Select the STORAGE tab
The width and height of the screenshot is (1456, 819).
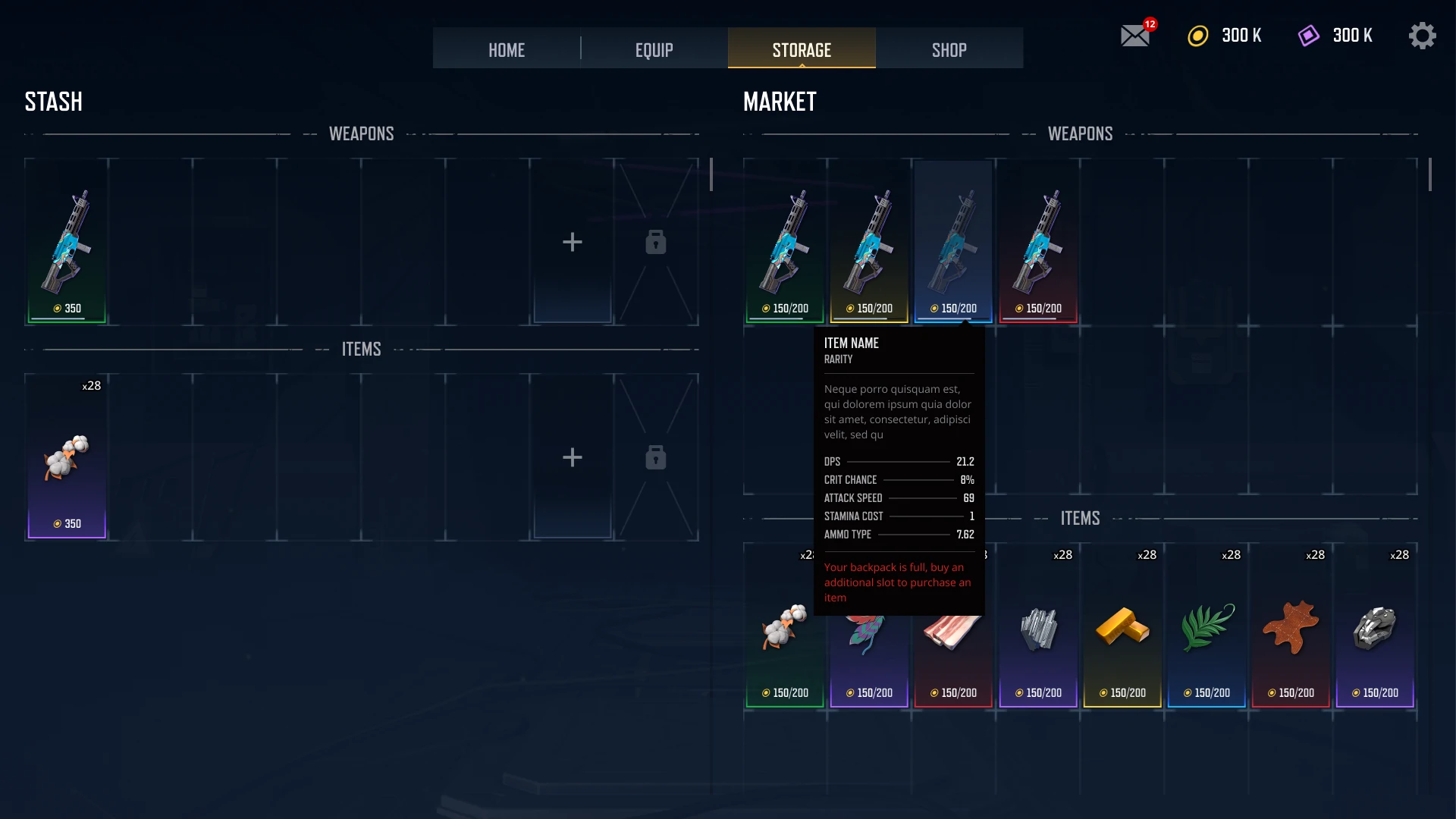click(x=802, y=49)
